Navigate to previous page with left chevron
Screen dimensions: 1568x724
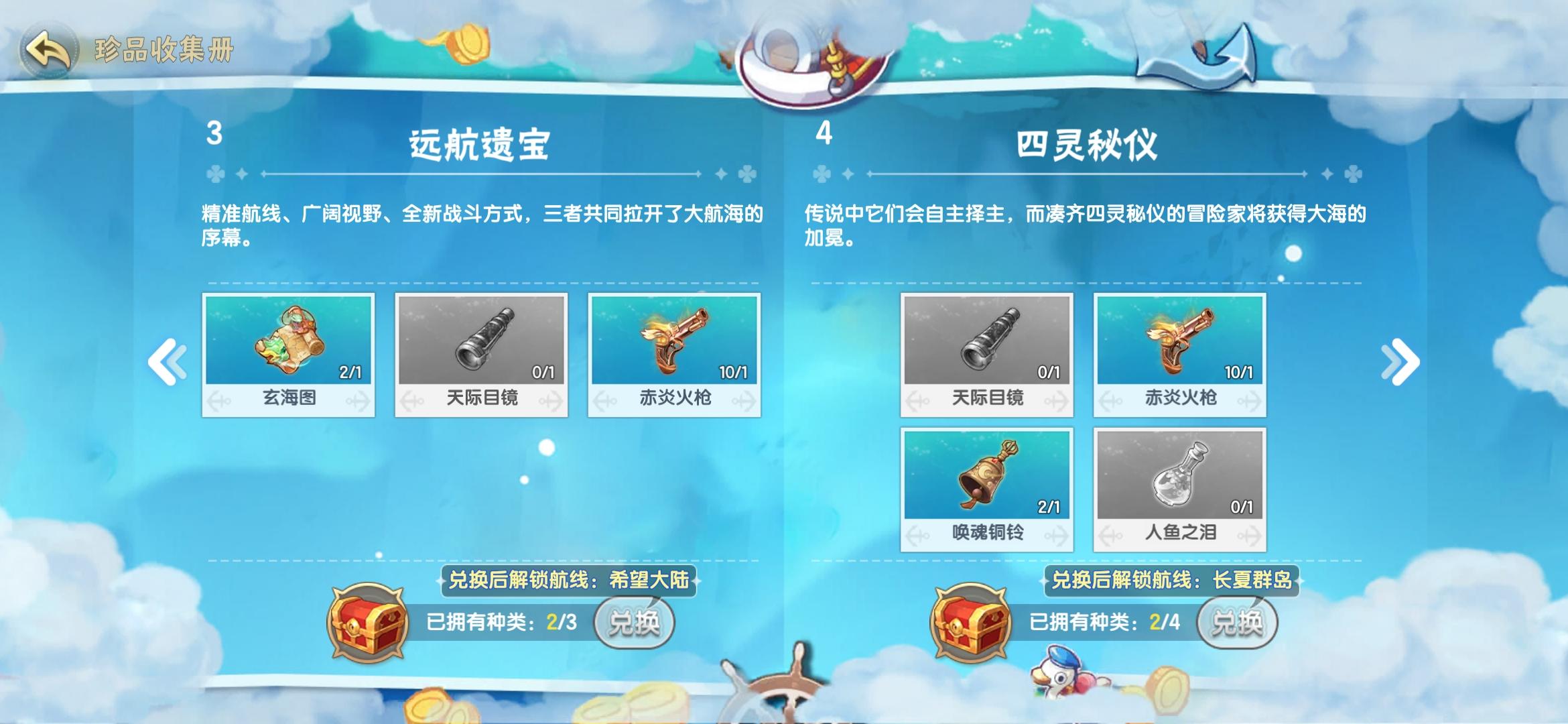168,359
